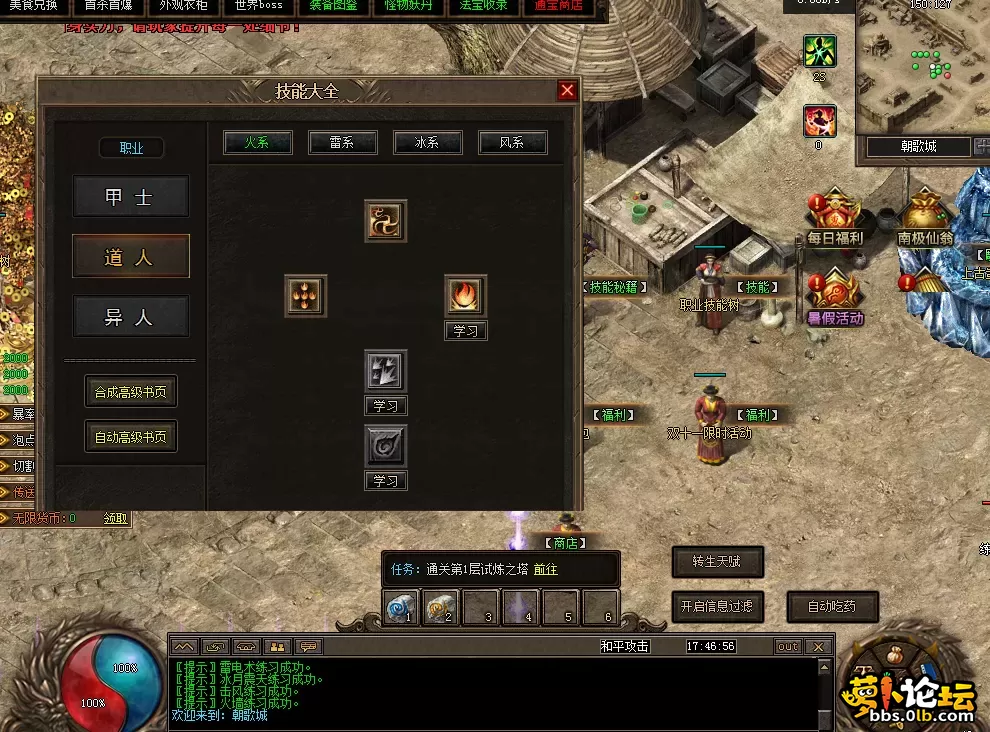Open the 雷系 thunder skill tab
This screenshot has width=990, height=732.
click(x=343, y=142)
